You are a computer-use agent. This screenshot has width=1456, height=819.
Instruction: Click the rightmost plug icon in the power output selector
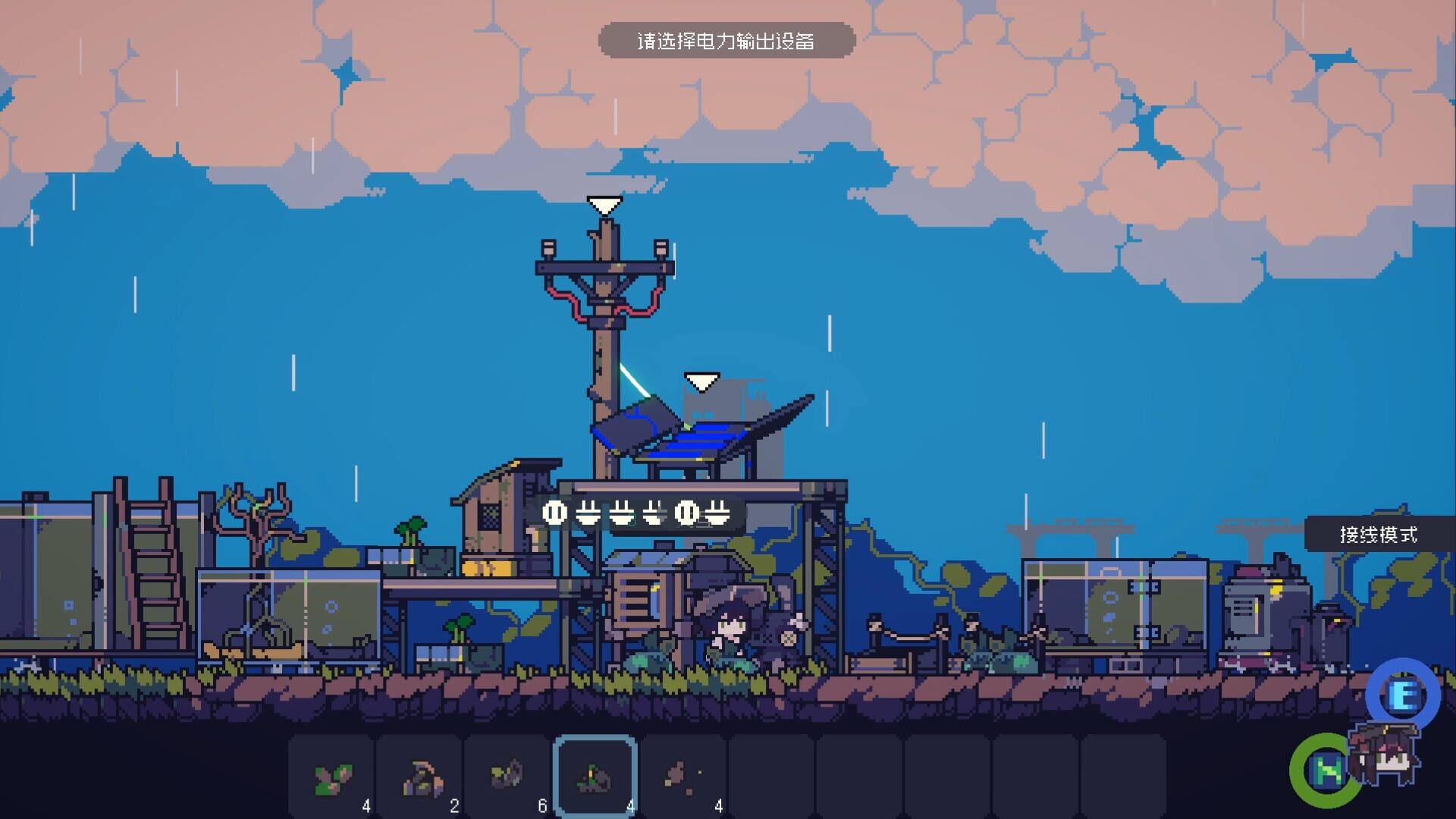click(718, 513)
